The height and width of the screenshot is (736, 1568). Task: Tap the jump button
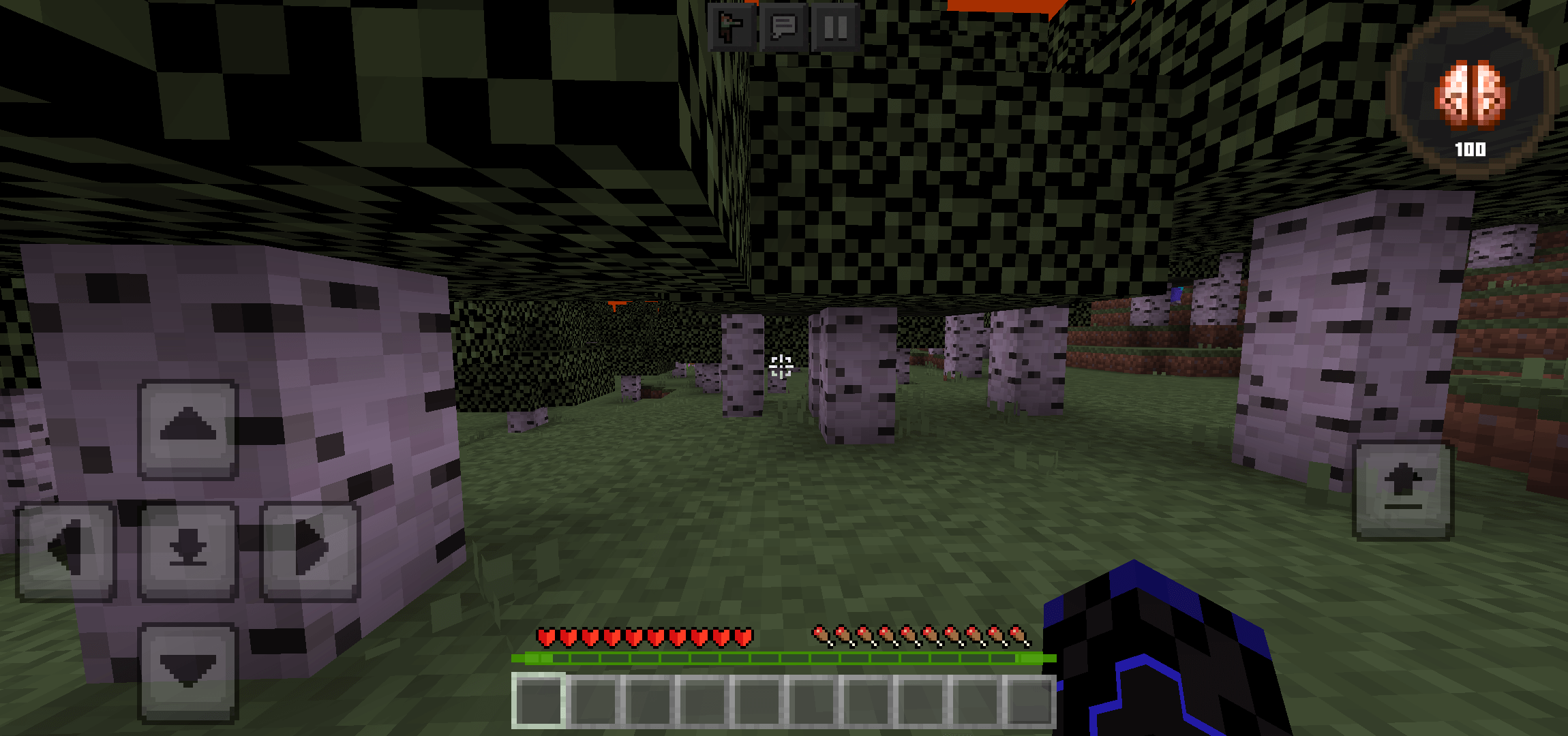tap(1403, 490)
